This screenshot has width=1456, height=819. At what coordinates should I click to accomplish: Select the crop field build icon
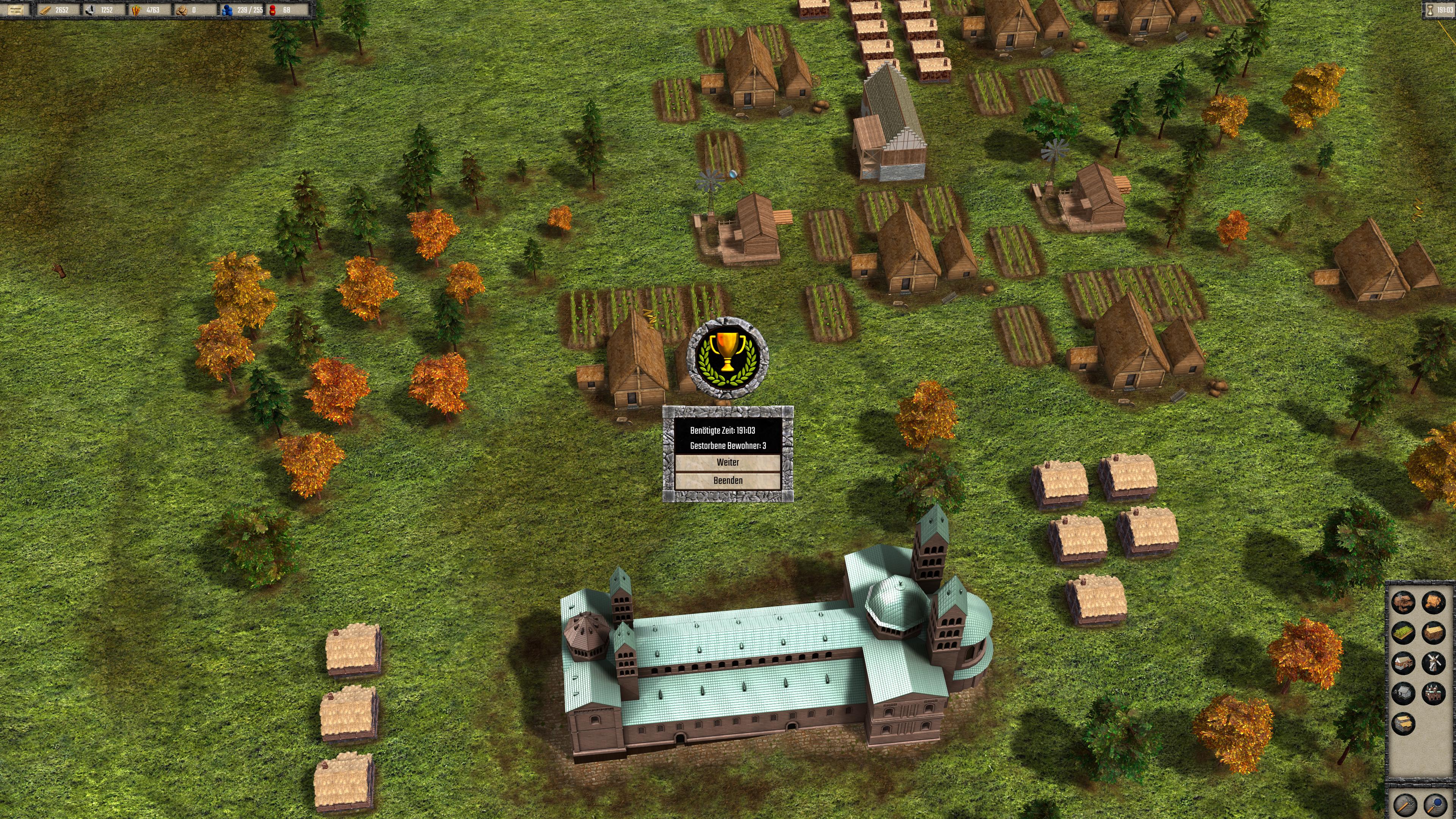click(x=1403, y=632)
